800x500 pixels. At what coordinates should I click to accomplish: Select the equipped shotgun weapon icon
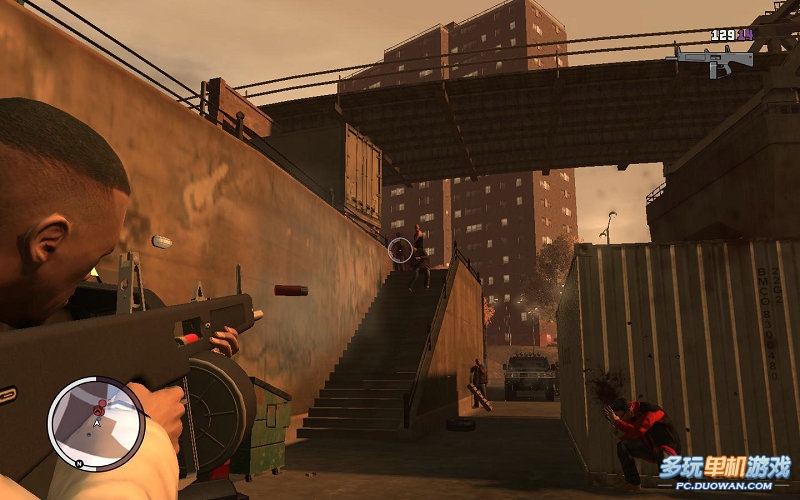(713, 58)
